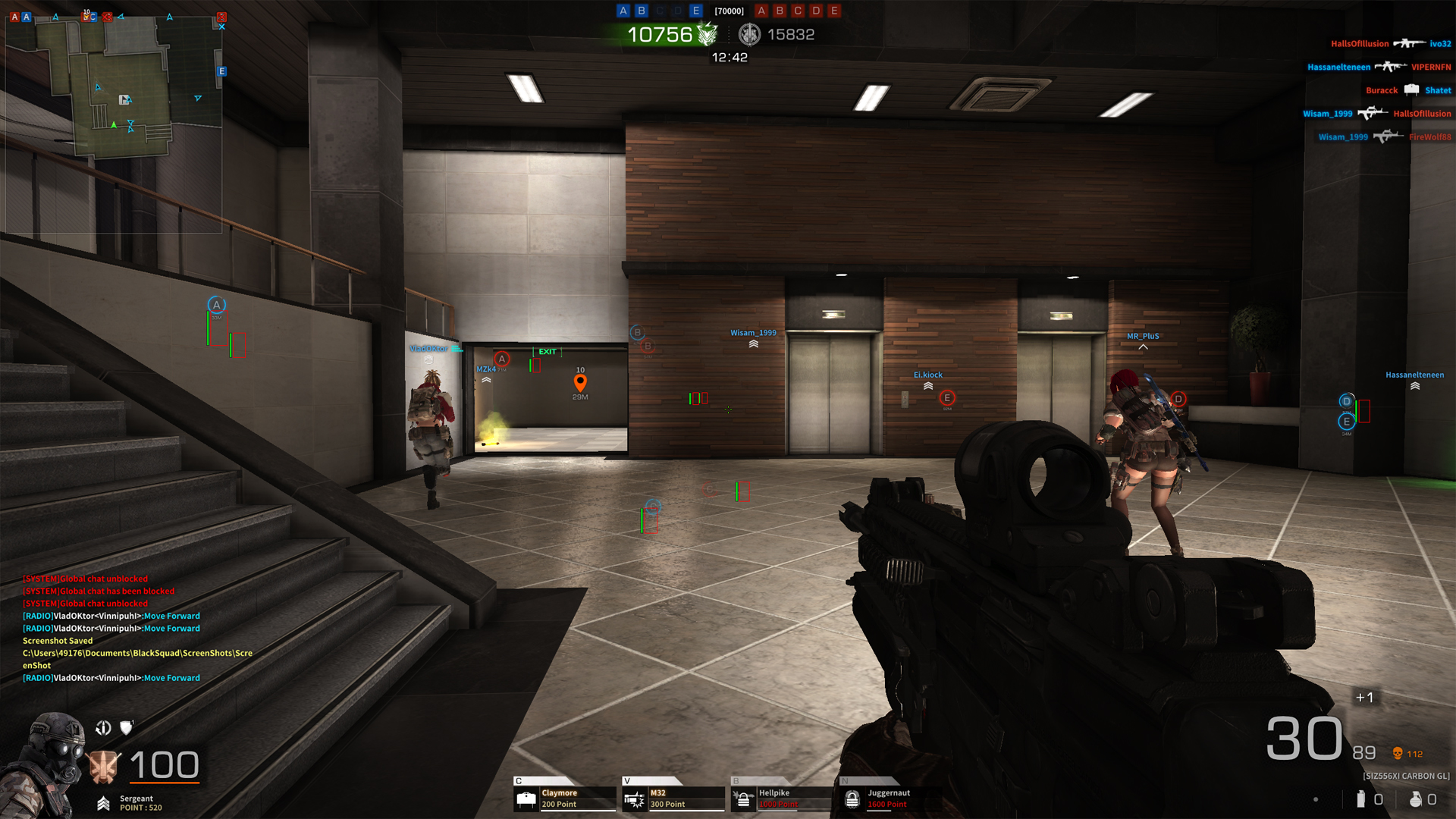
Task: Click the orange 29M objective waypoint marker
Action: (x=580, y=382)
